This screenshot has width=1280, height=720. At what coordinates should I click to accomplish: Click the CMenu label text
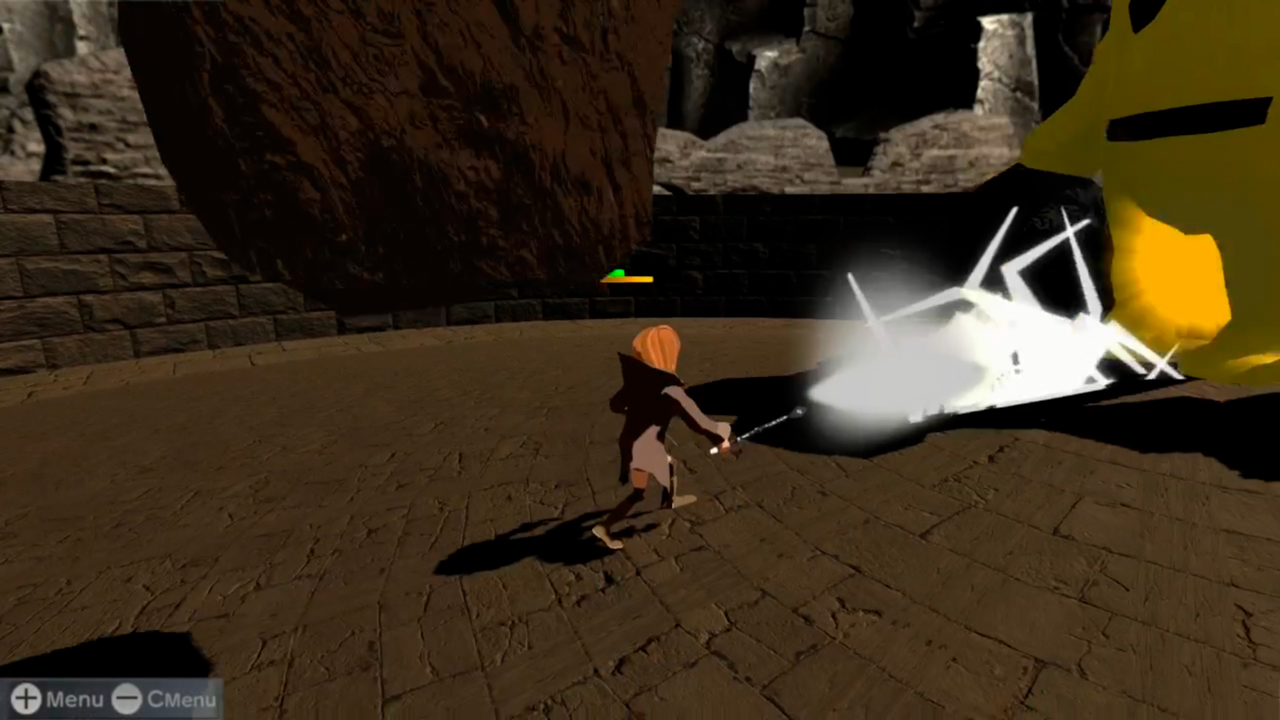click(181, 699)
